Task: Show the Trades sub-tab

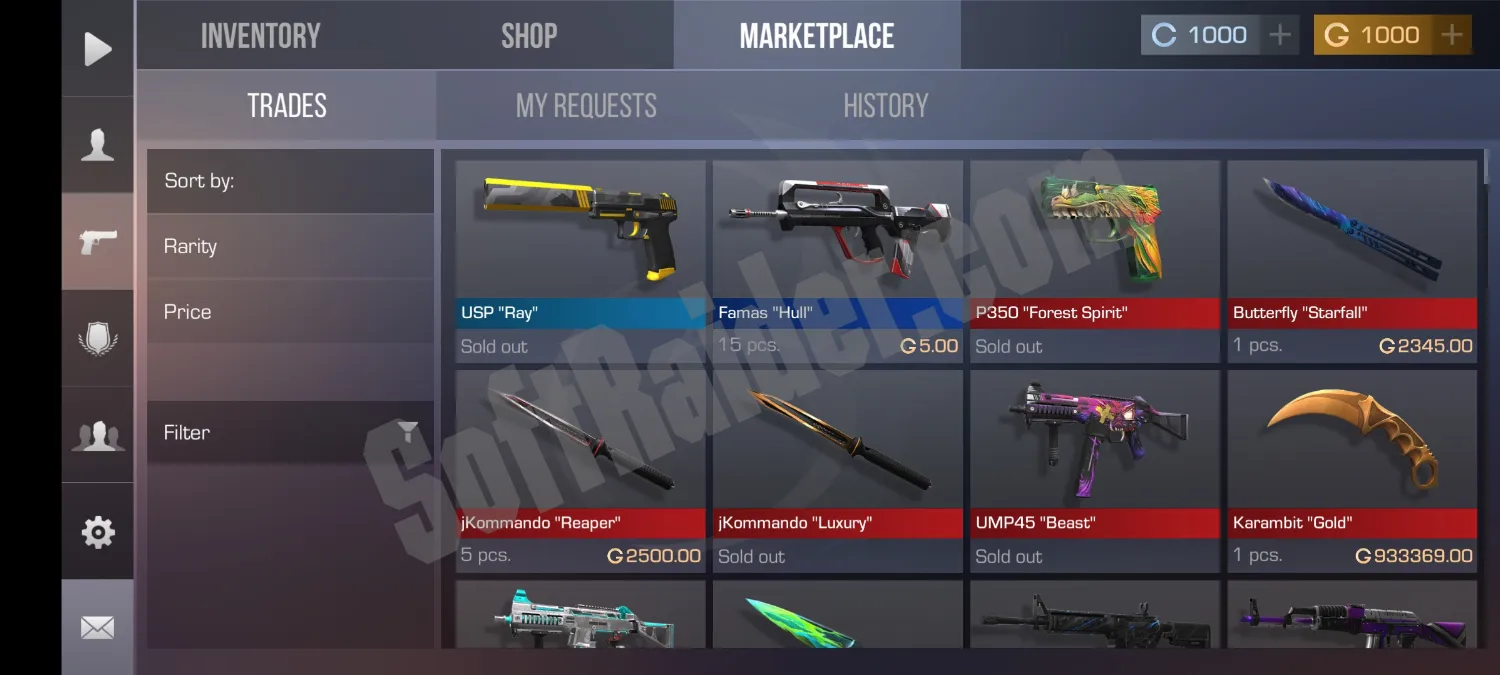Action: click(x=287, y=105)
